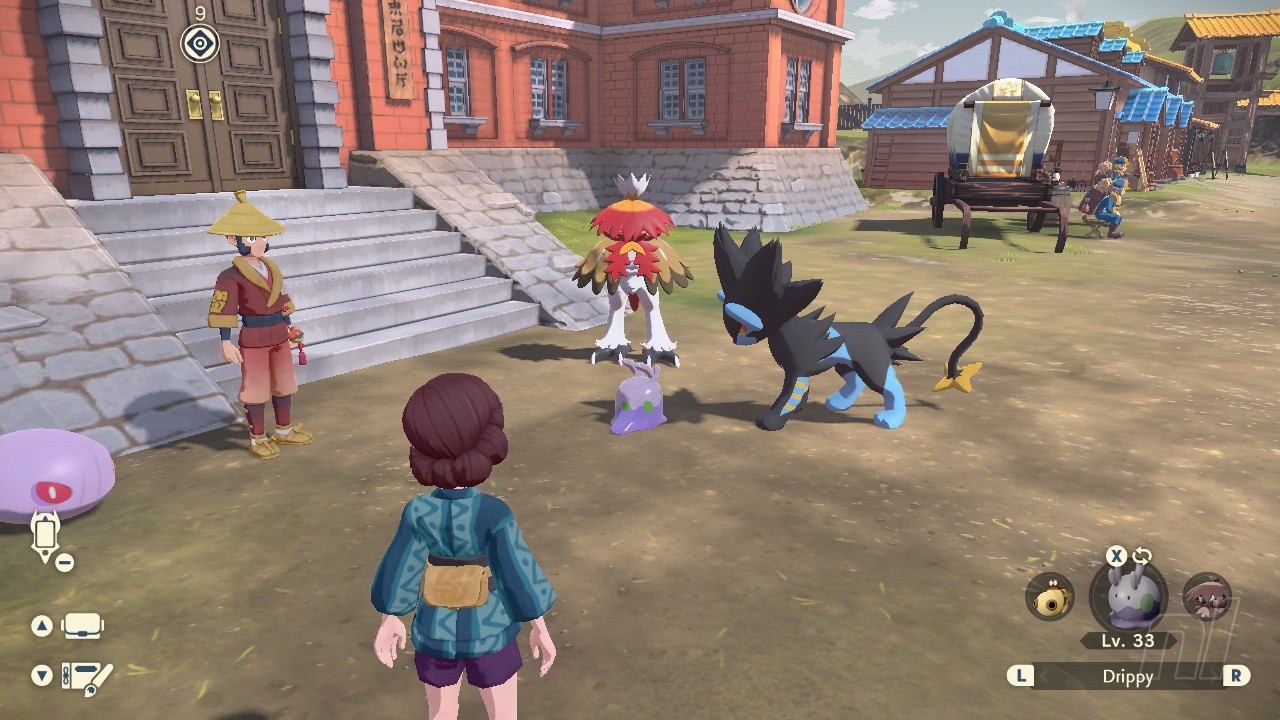Open the Arc Phone map icon
The image size is (1280, 720).
pyautogui.click(x=46, y=535)
